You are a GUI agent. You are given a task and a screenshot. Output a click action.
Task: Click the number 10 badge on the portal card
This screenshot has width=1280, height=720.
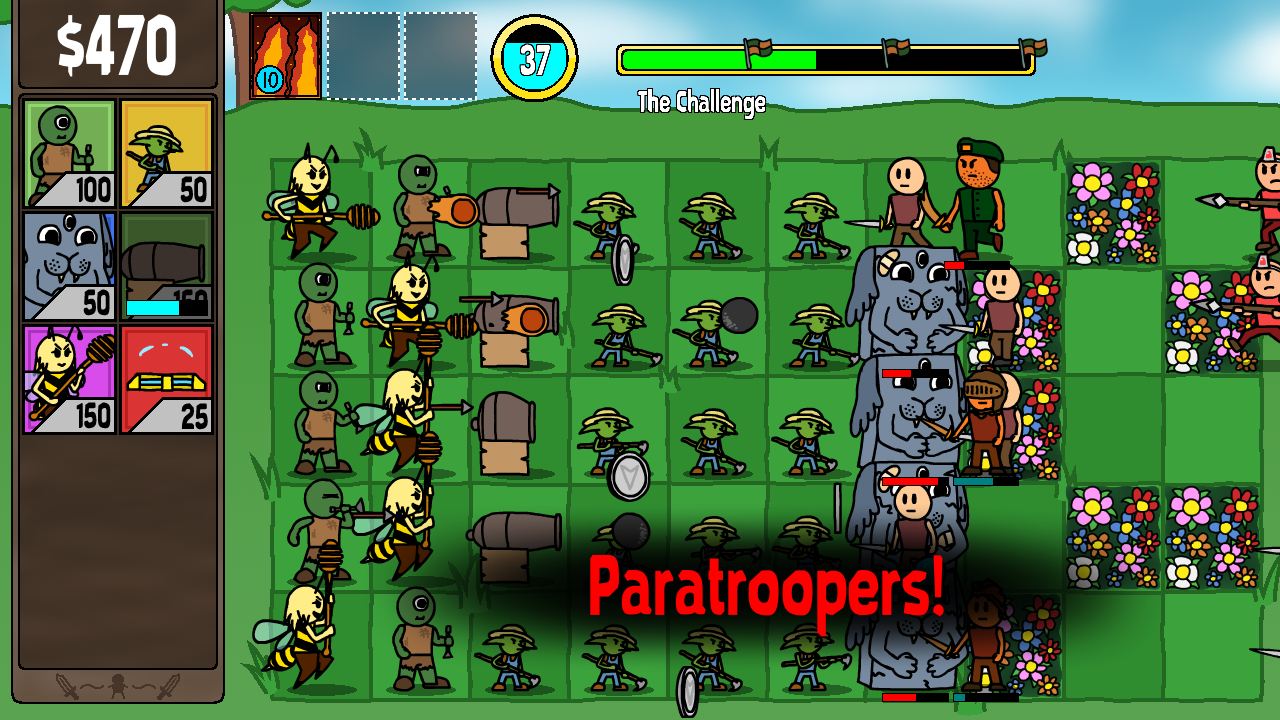point(268,79)
